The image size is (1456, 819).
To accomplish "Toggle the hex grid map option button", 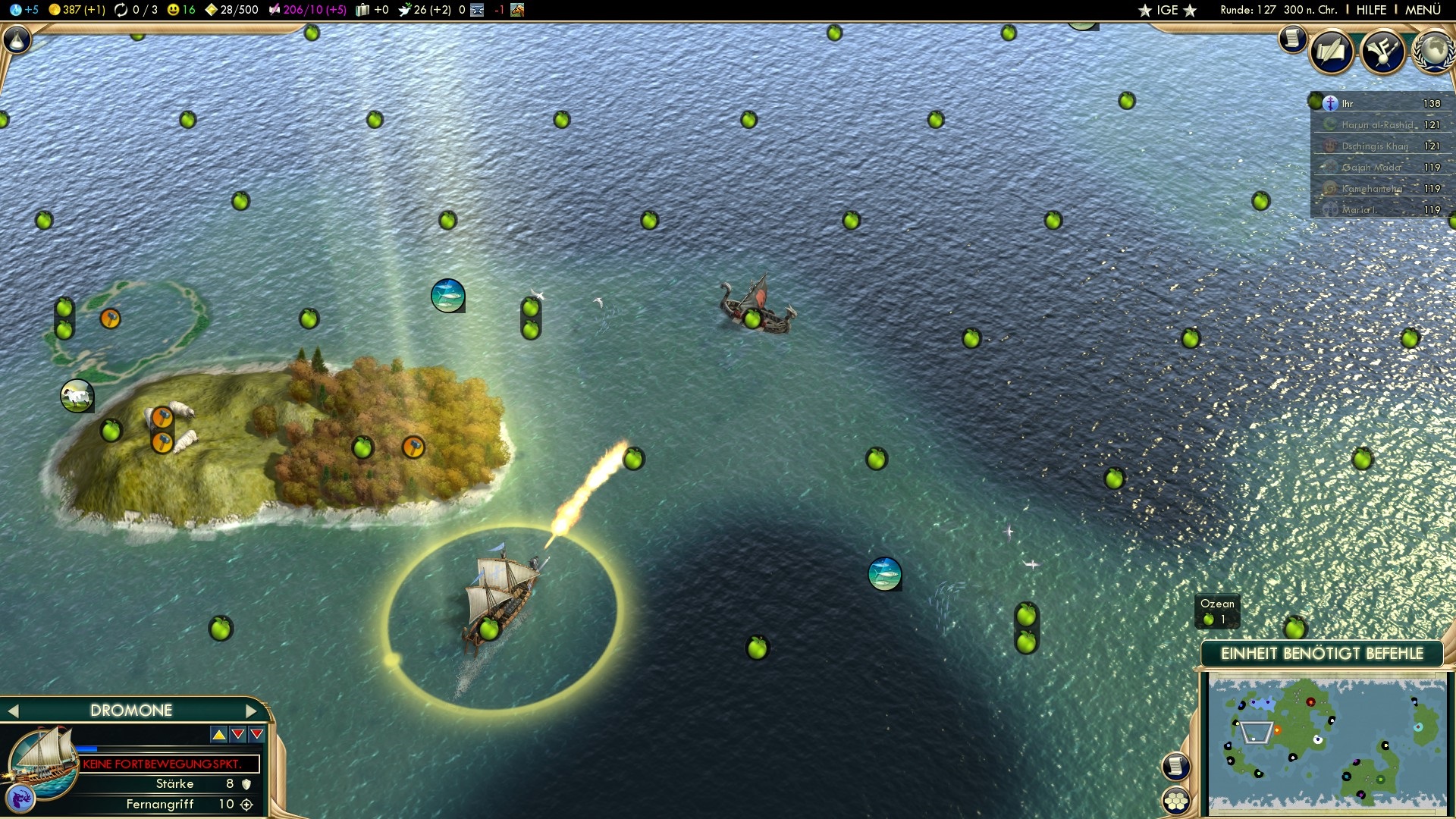I will point(1176,801).
